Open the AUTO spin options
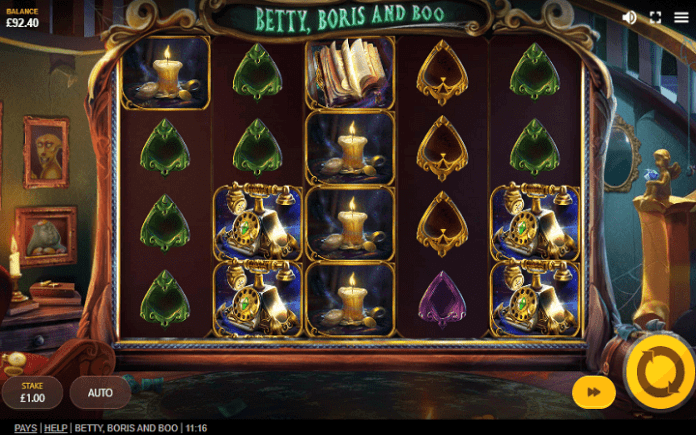The height and width of the screenshot is (435, 696). pyautogui.click(x=100, y=393)
